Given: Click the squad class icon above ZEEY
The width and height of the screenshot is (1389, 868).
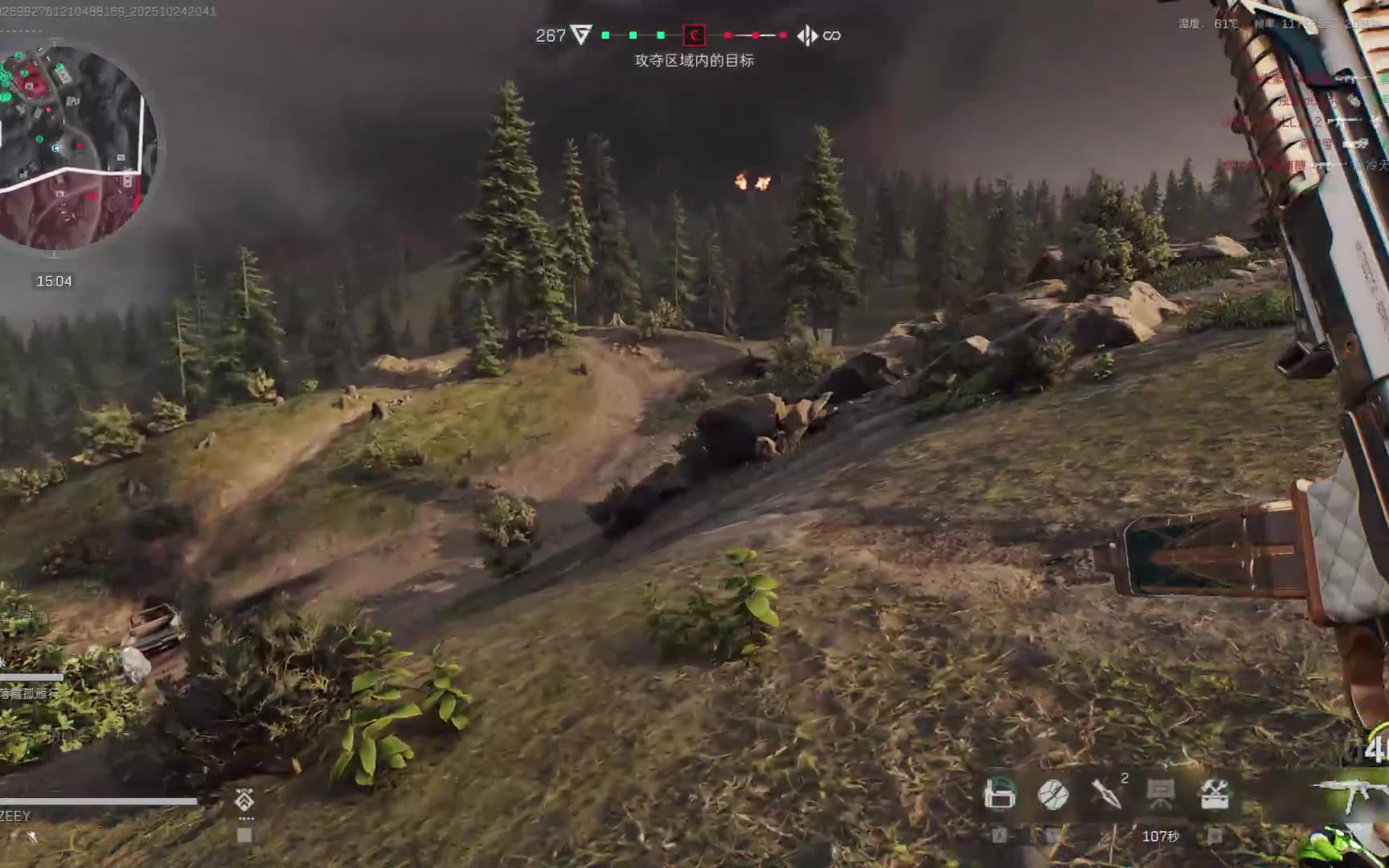Looking at the screenshot, I should 244,799.
